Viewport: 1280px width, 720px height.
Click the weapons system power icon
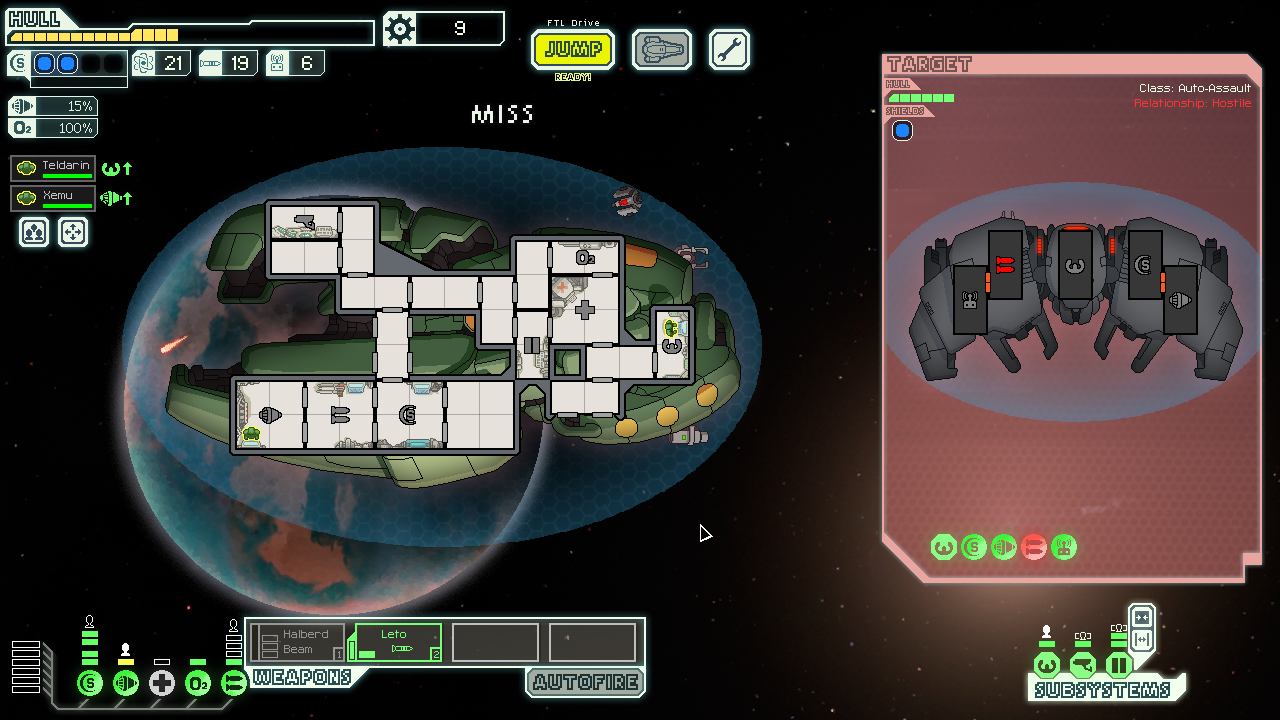coord(233,684)
